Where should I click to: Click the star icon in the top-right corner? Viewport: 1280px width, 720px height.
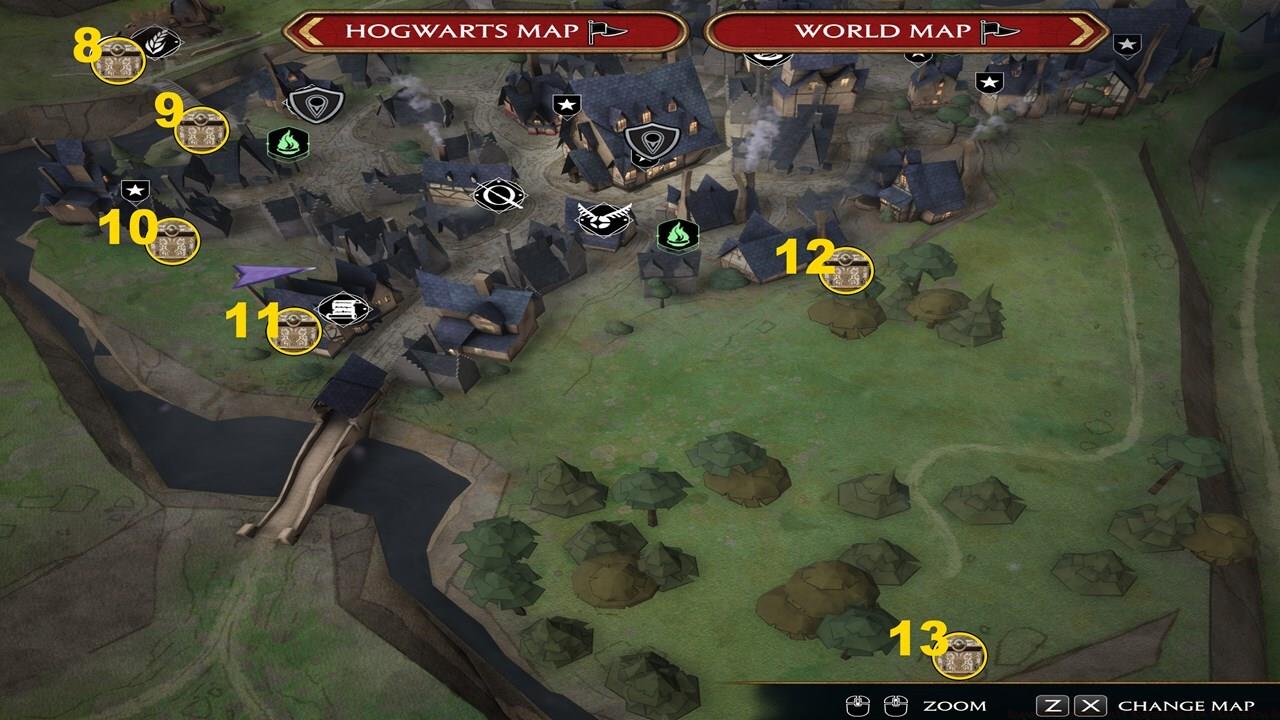[x=1130, y=43]
